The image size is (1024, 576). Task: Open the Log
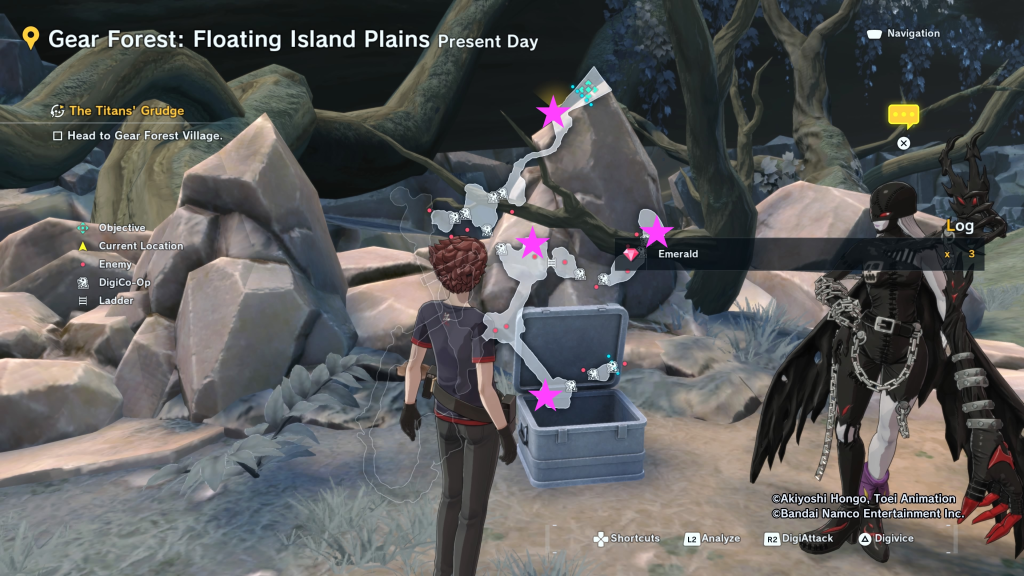click(960, 226)
